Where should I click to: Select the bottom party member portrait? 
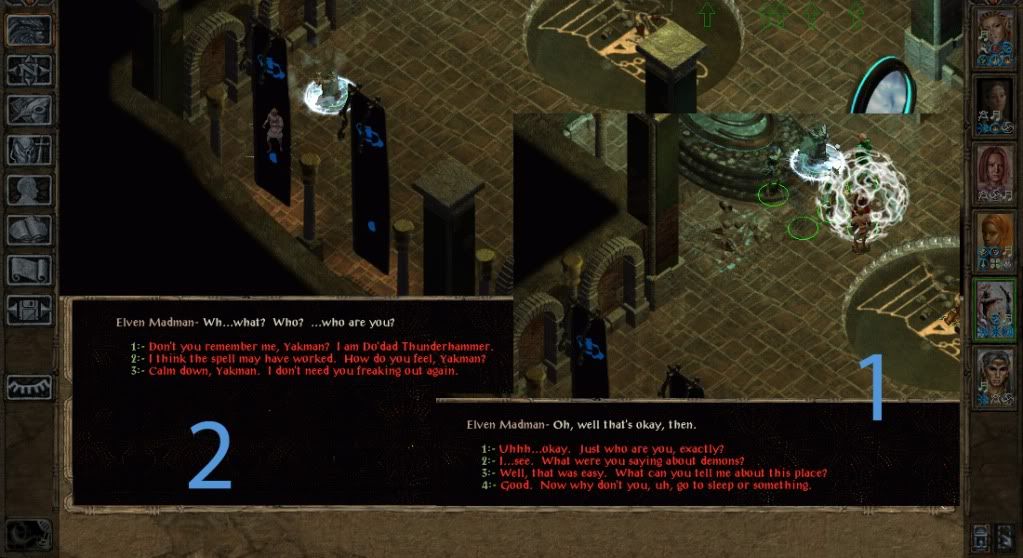(x=993, y=377)
